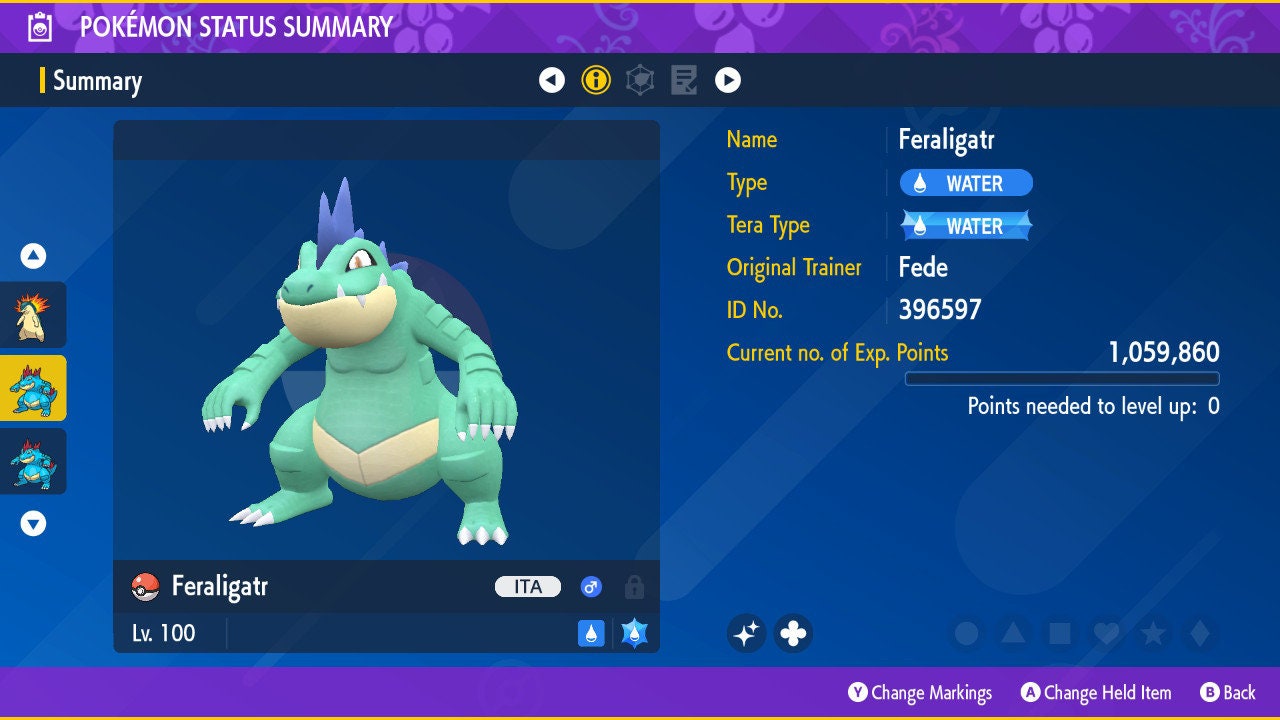This screenshot has height=720, width=1280.
Task: Toggle the circle marking
Action: pyautogui.click(x=966, y=633)
